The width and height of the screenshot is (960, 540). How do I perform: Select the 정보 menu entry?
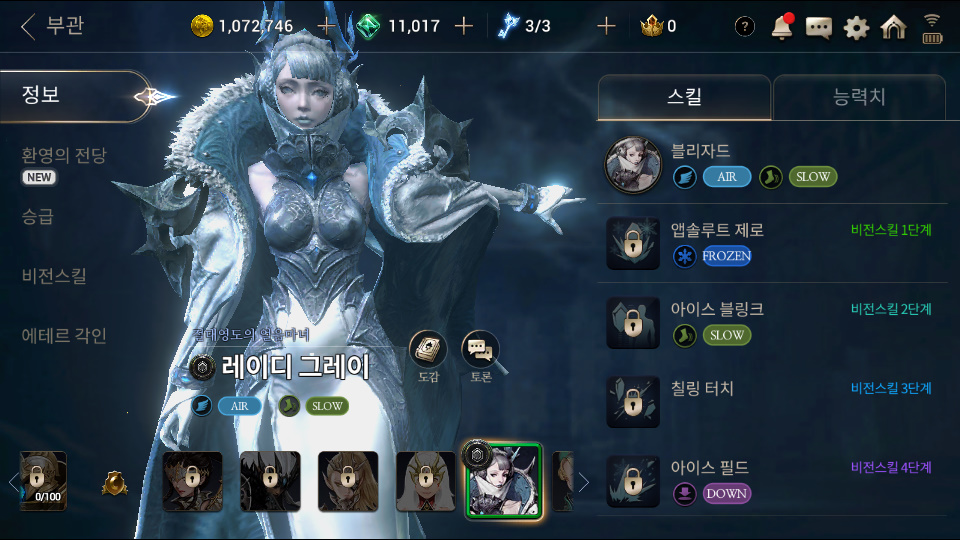click(42, 96)
